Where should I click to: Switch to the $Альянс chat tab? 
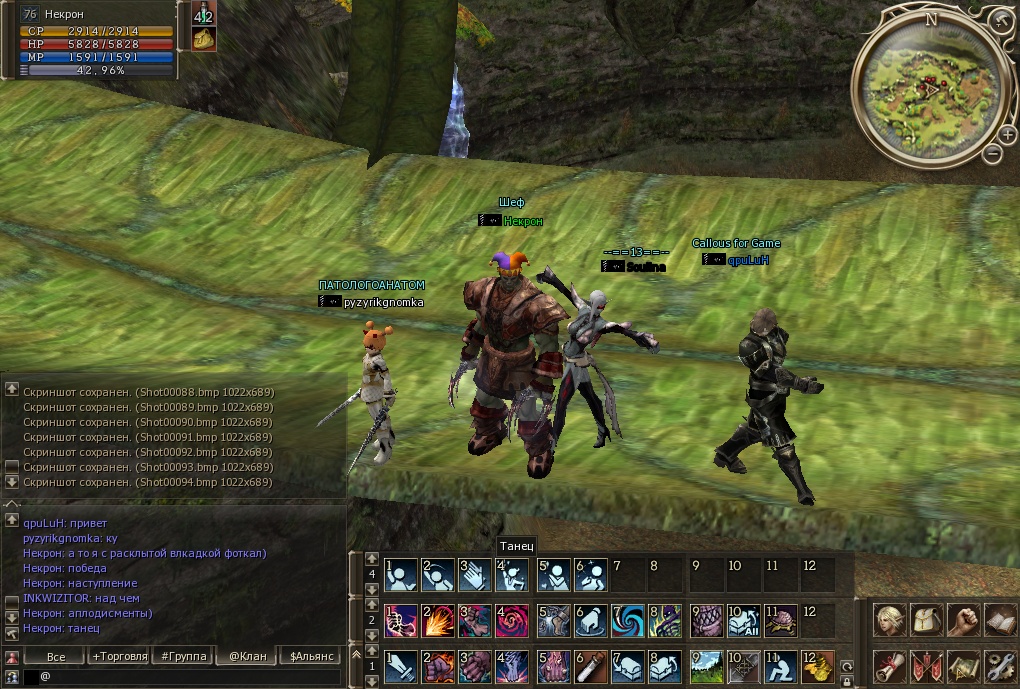coord(309,657)
